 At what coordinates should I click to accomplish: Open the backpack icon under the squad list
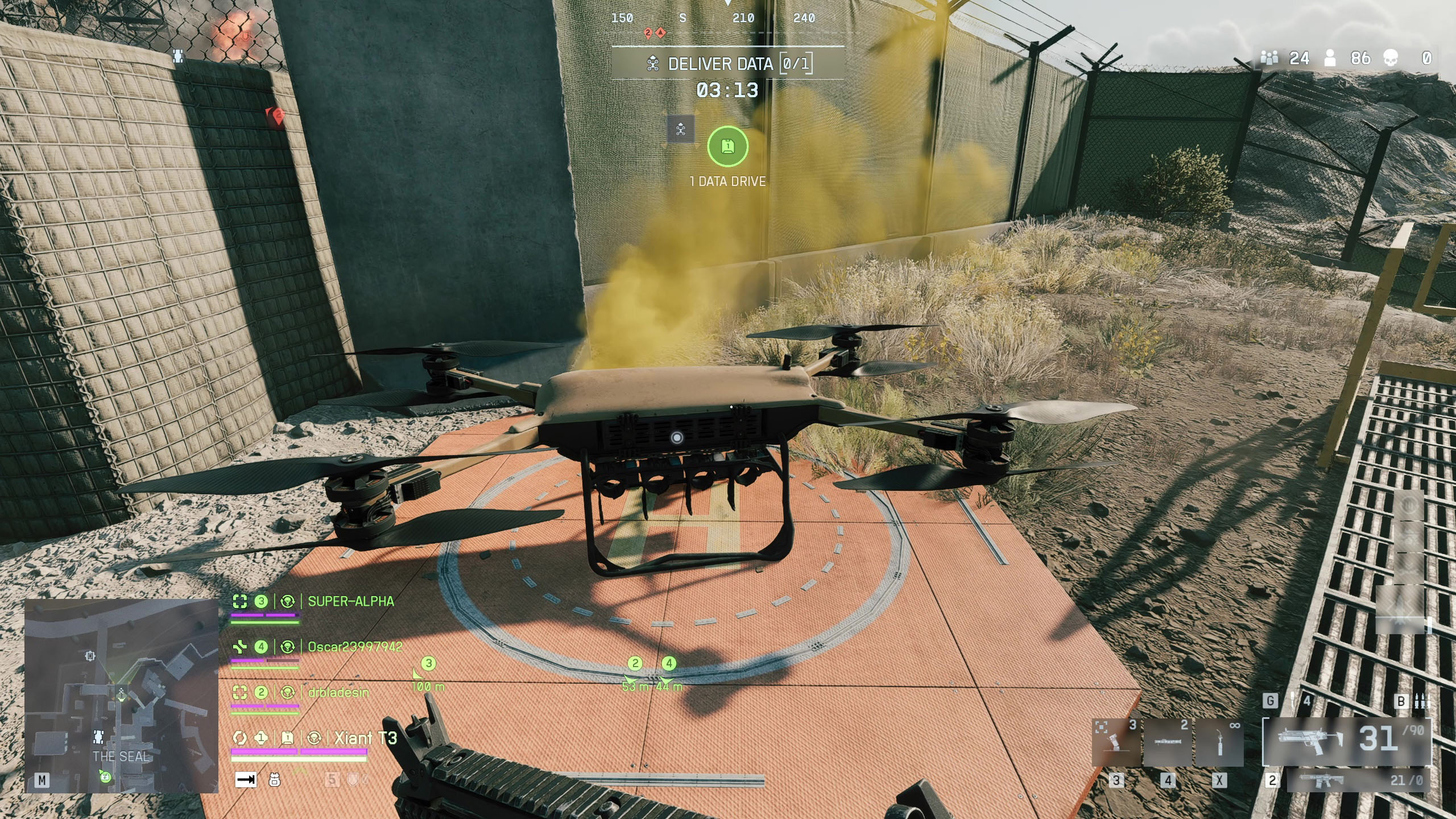click(x=274, y=780)
